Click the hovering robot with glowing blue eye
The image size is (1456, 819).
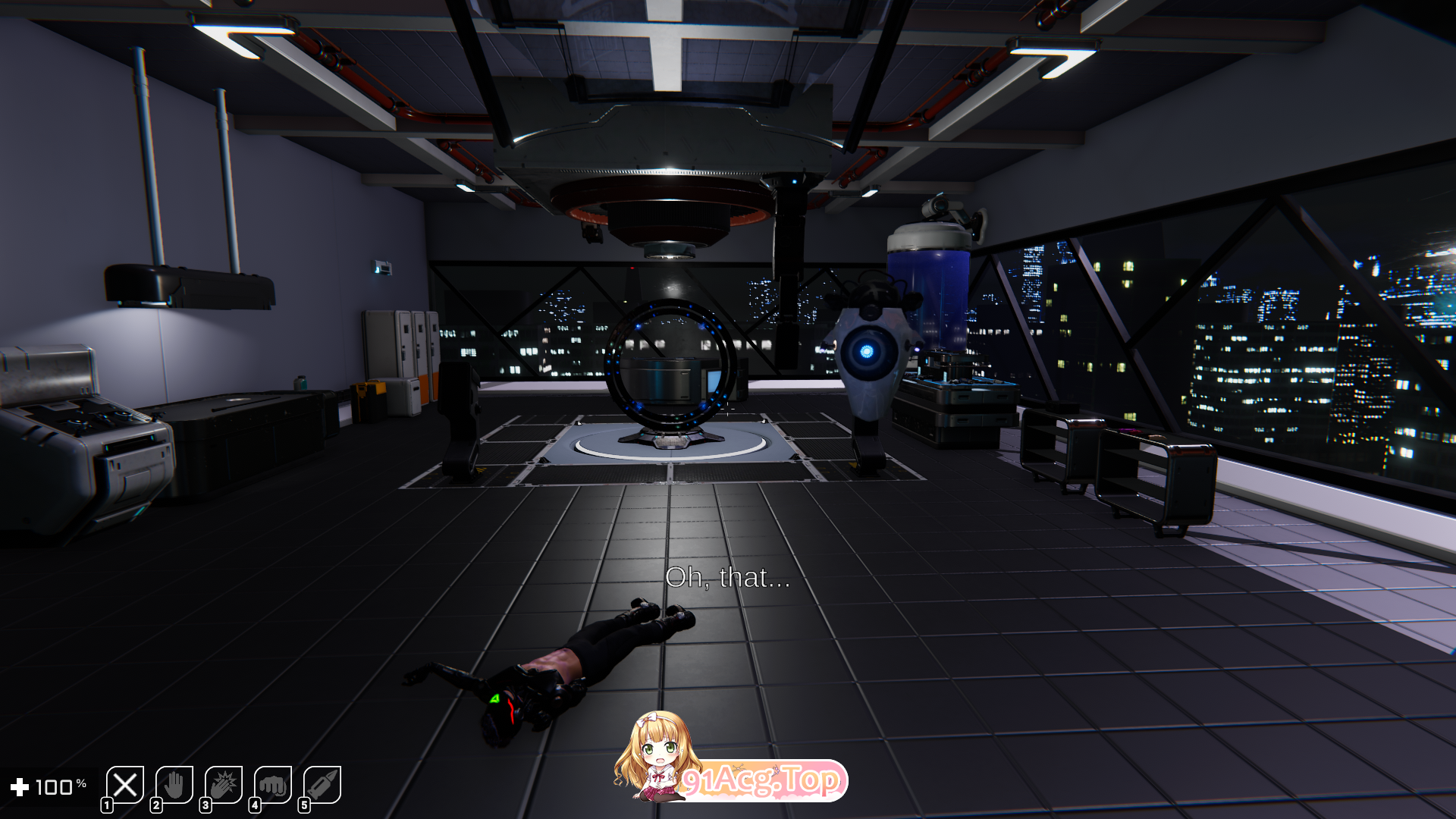tap(867, 353)
